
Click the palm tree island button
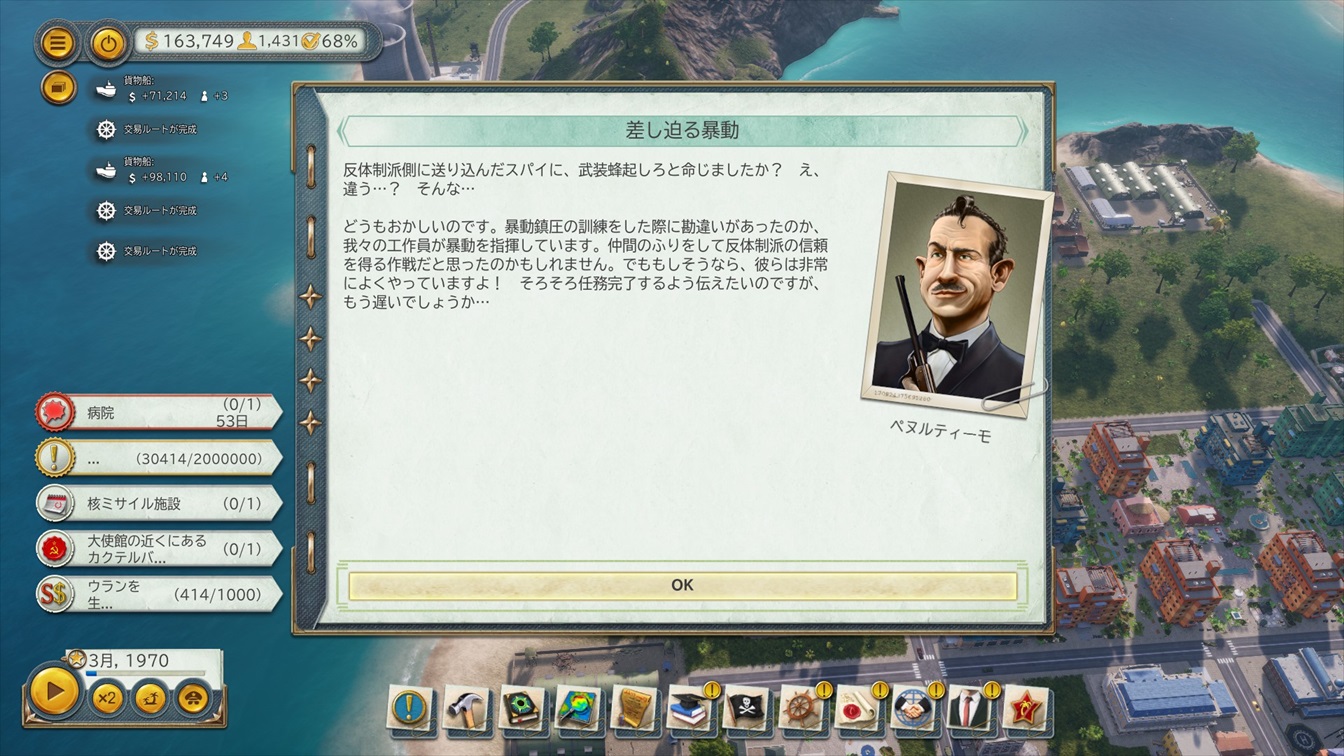(x=151, y=697)
